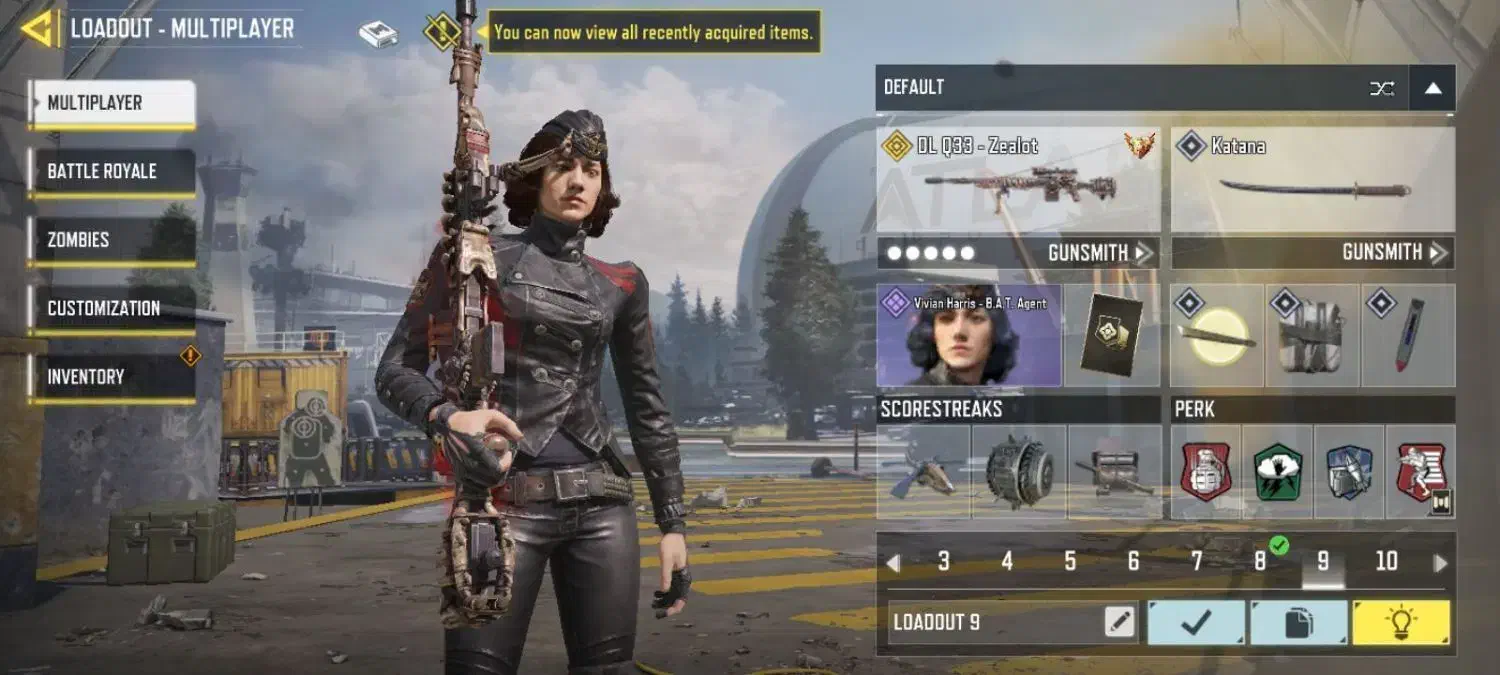1500x675 pixels.
Task: Go back with the yellow arrow
Action: pyautogui.click(x=38, y=28)
